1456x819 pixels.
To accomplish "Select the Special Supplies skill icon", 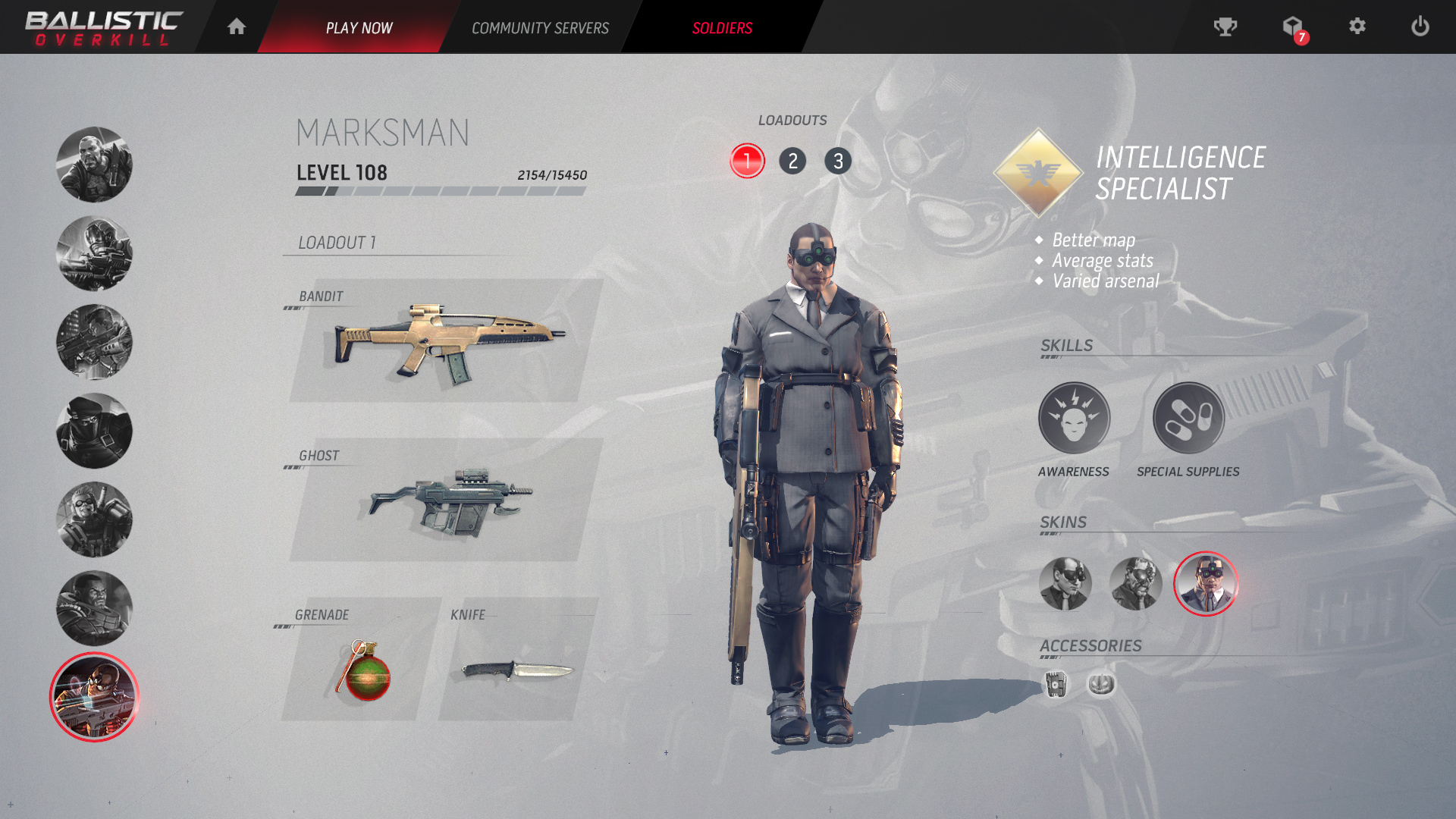I will click(x=1188, y=419).
